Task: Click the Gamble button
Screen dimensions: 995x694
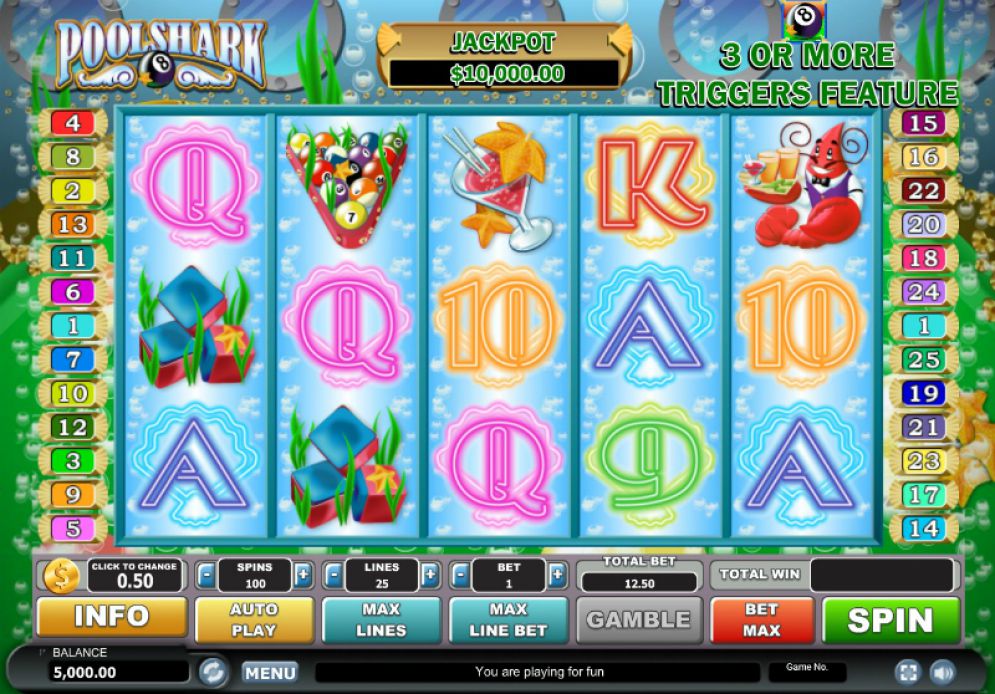Action: pyautogui.click(x=639, y=620)
